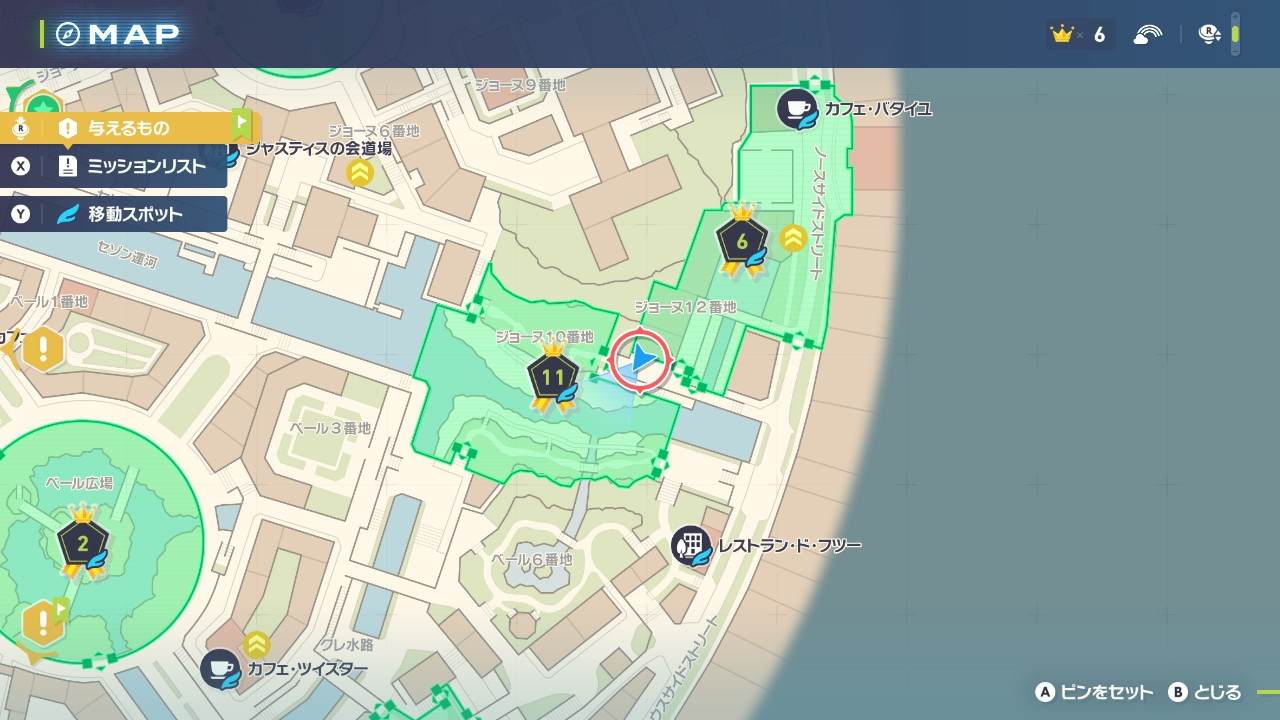1280x720 pixels.
Task: Select the カフェ・バタイユ cafe marker
Action: [x=798, y=108]
